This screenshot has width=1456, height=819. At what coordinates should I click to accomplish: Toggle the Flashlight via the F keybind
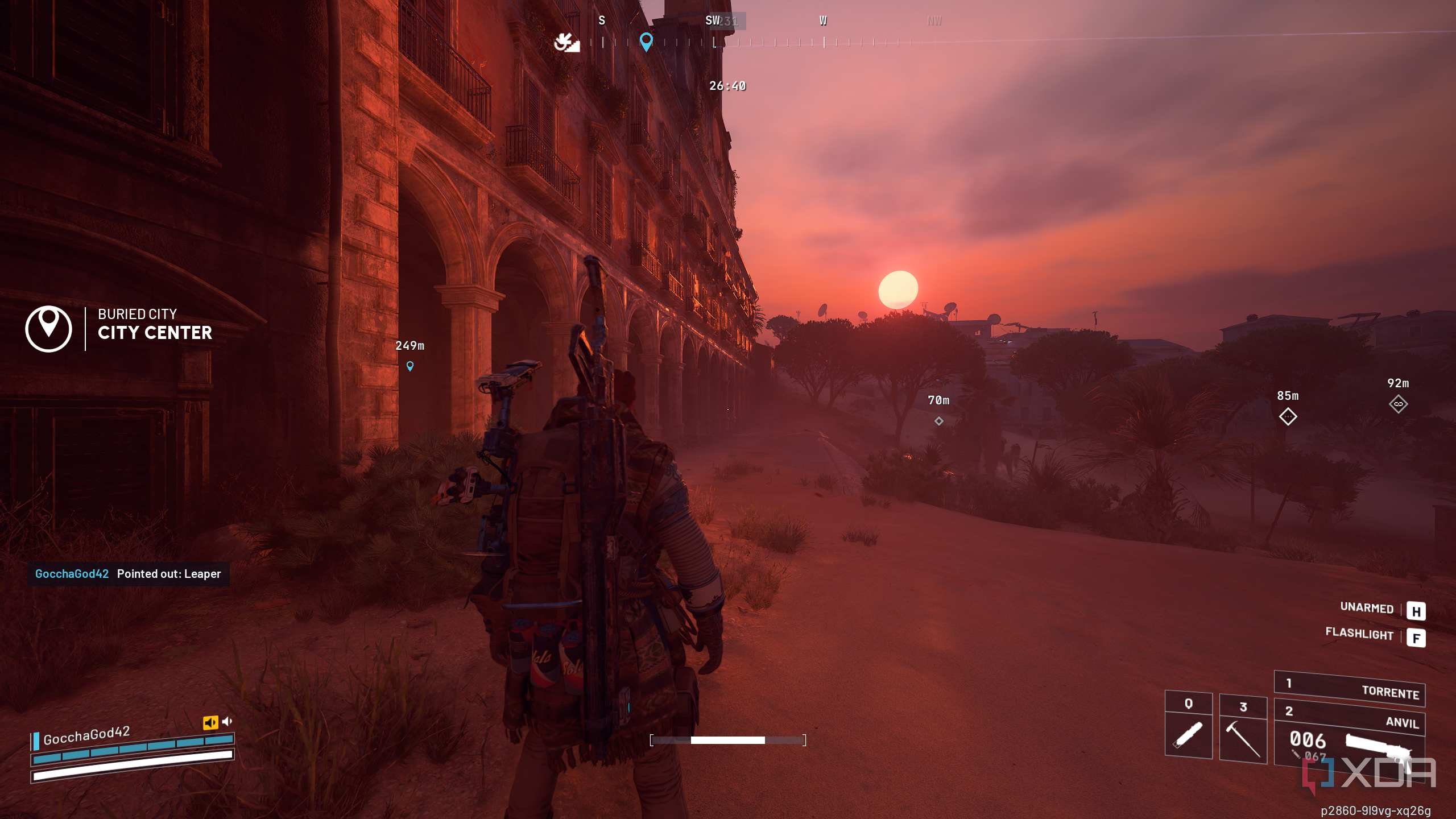[1417, 638]
